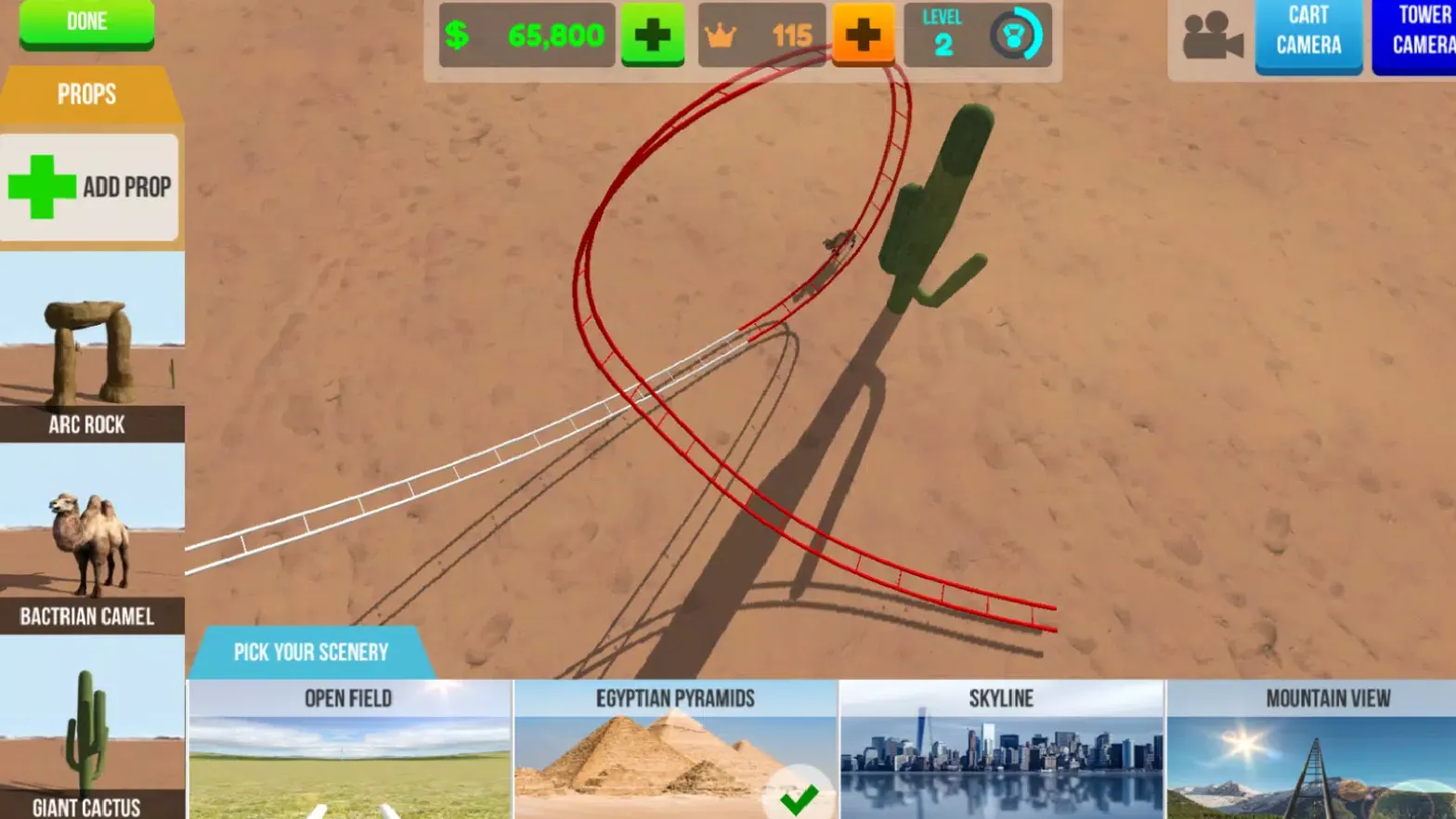Expand the Pick Your Scenery drawer

point(311,652)
